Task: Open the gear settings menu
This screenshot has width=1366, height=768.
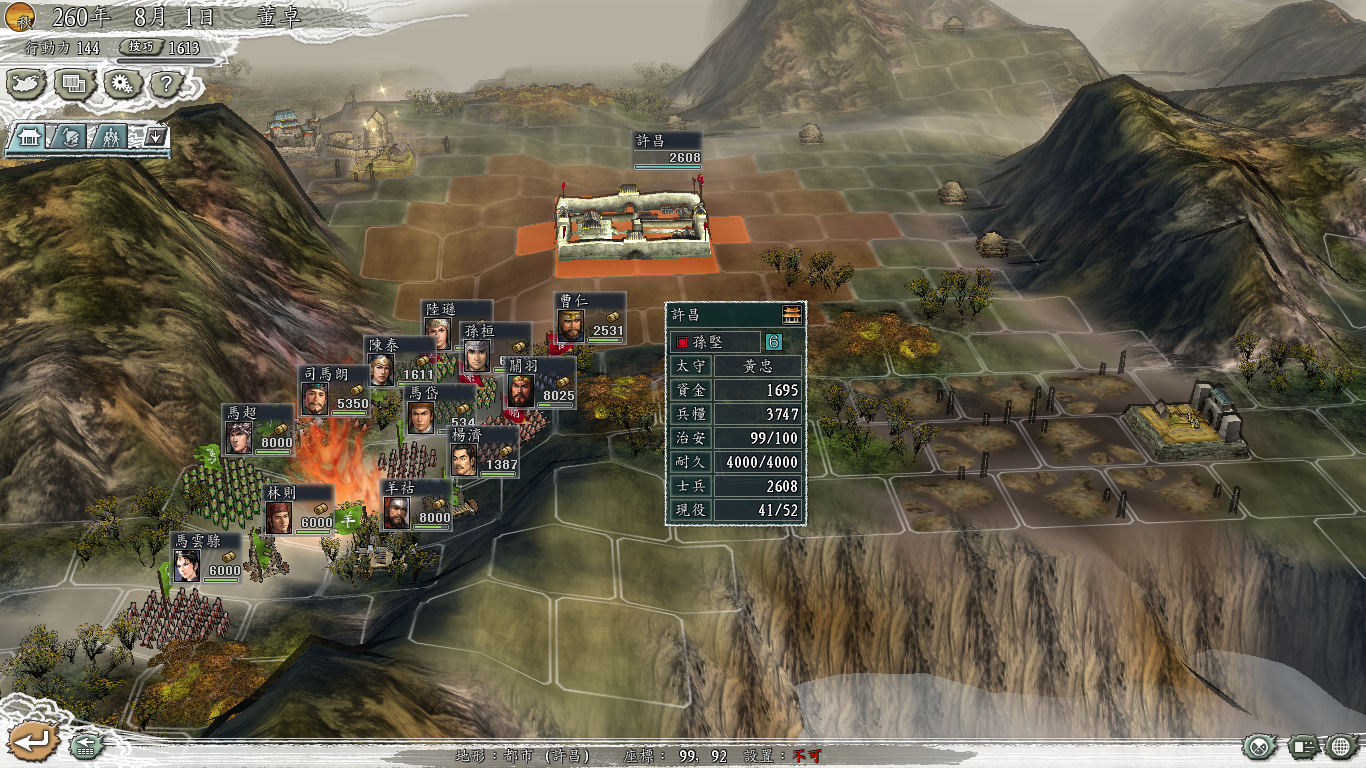Action: pos(123,84)
